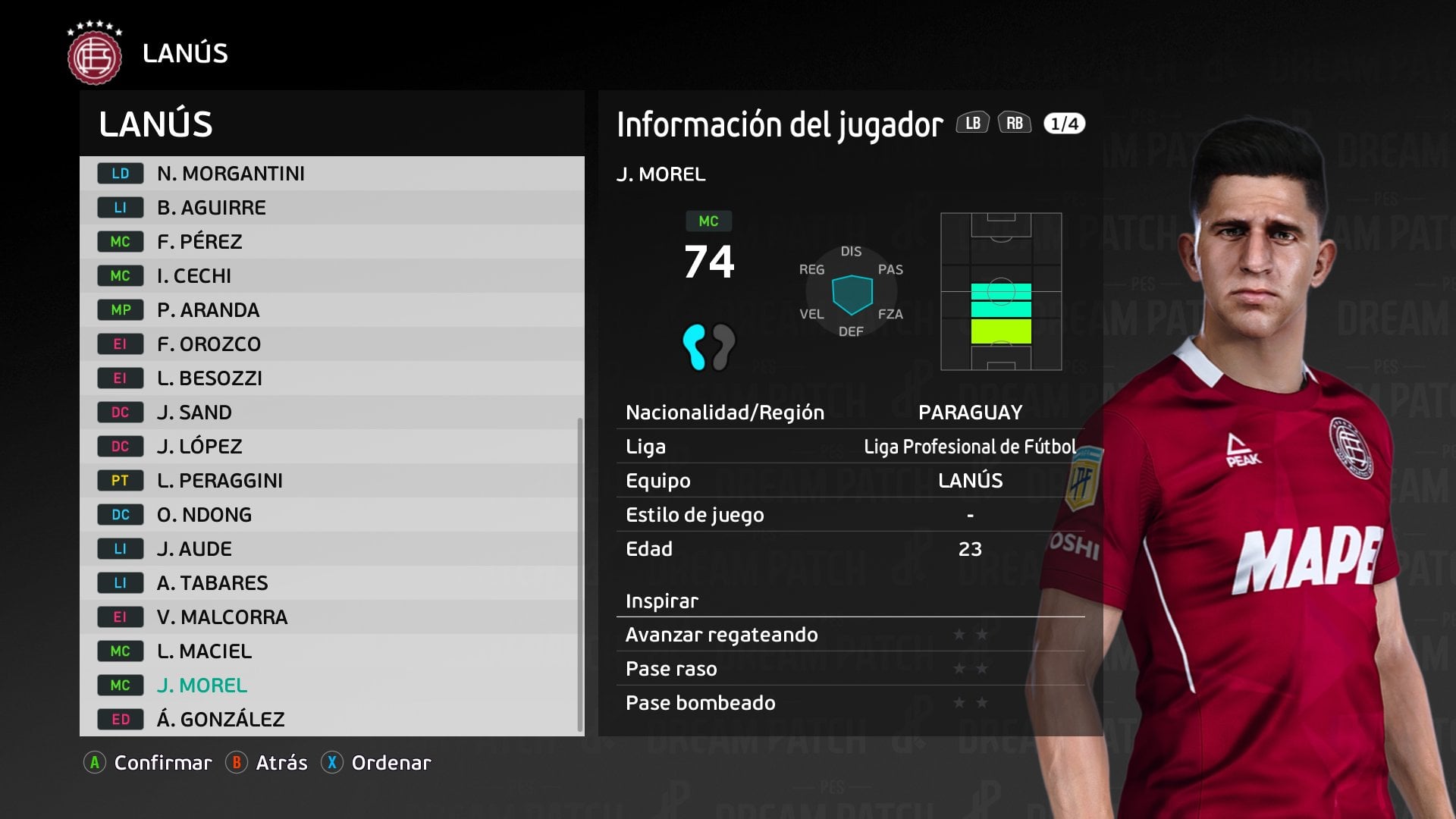The image size is (1456, 819).
Task: Open page indicator 1/4 to change info page
Action: (1064, 123)
